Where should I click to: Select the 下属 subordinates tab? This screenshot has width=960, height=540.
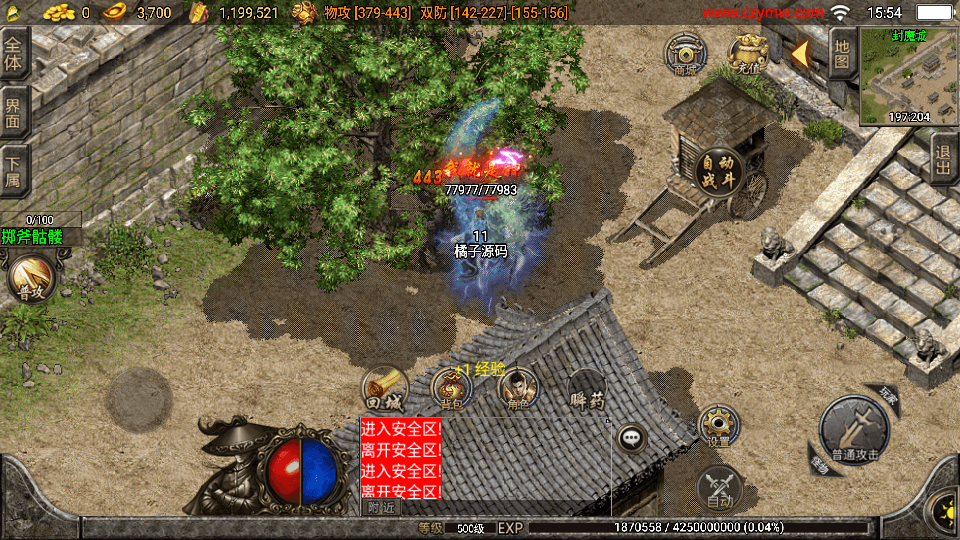(x=13, y=170)
